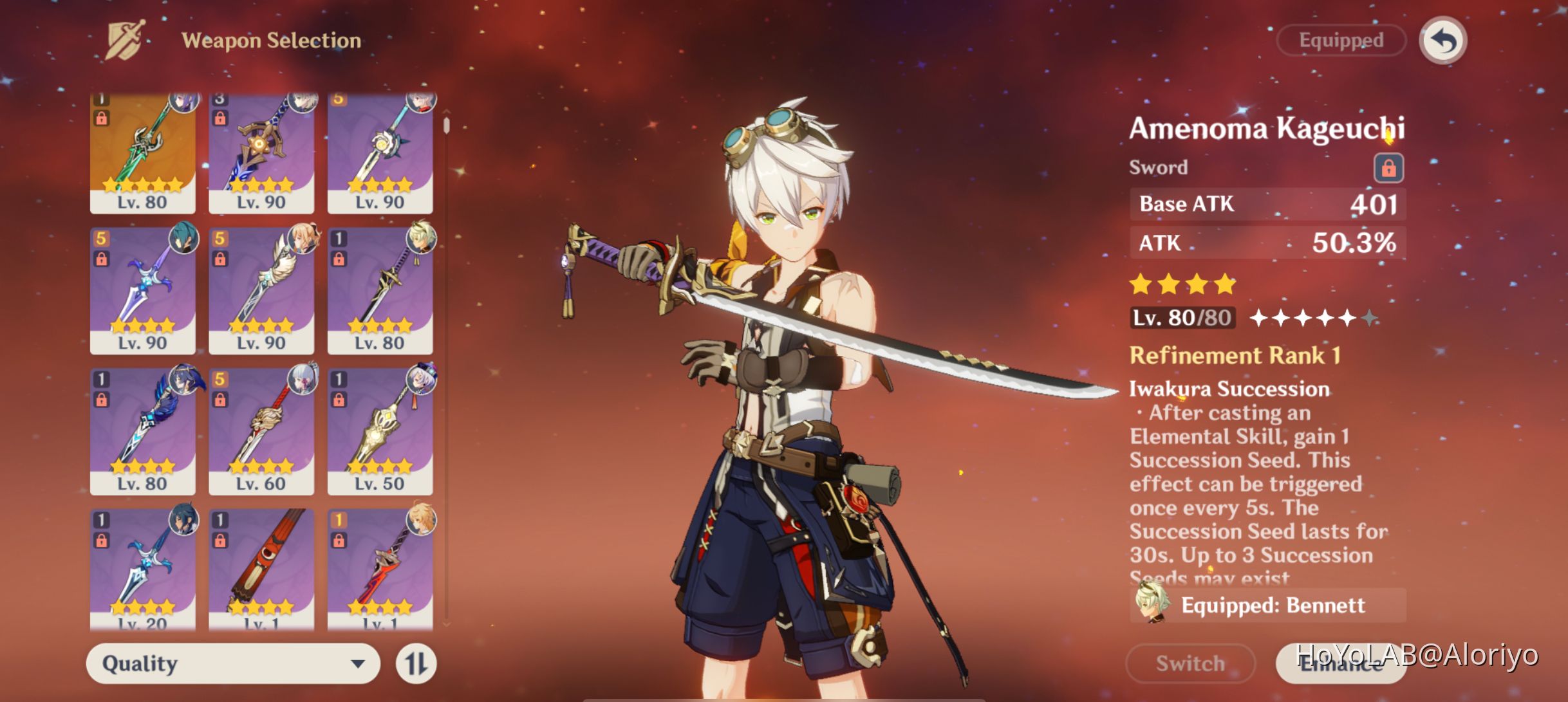Click the Lv. 80/80 level badge
Image resolution: width=1568 pixels, height=702 pixels.
[1181, 317]
